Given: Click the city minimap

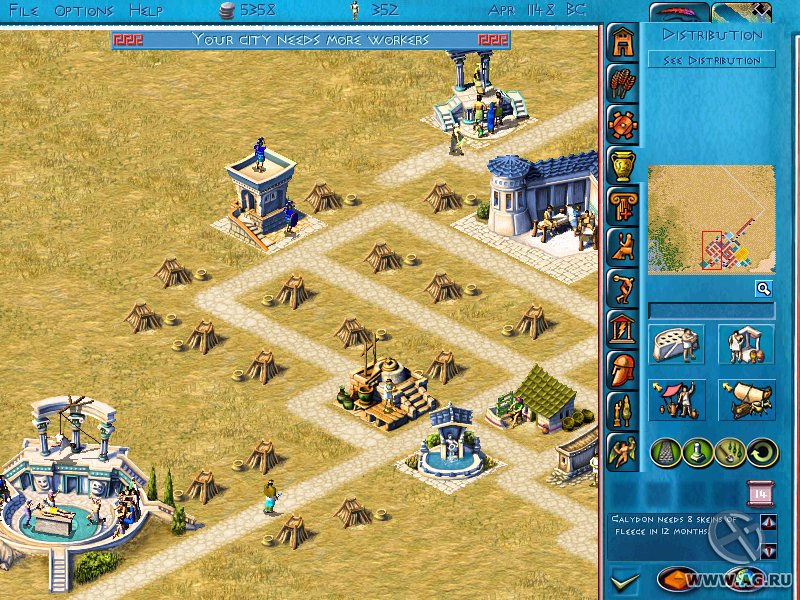Looking at the screenshot, I should click(x=711, y=220).
